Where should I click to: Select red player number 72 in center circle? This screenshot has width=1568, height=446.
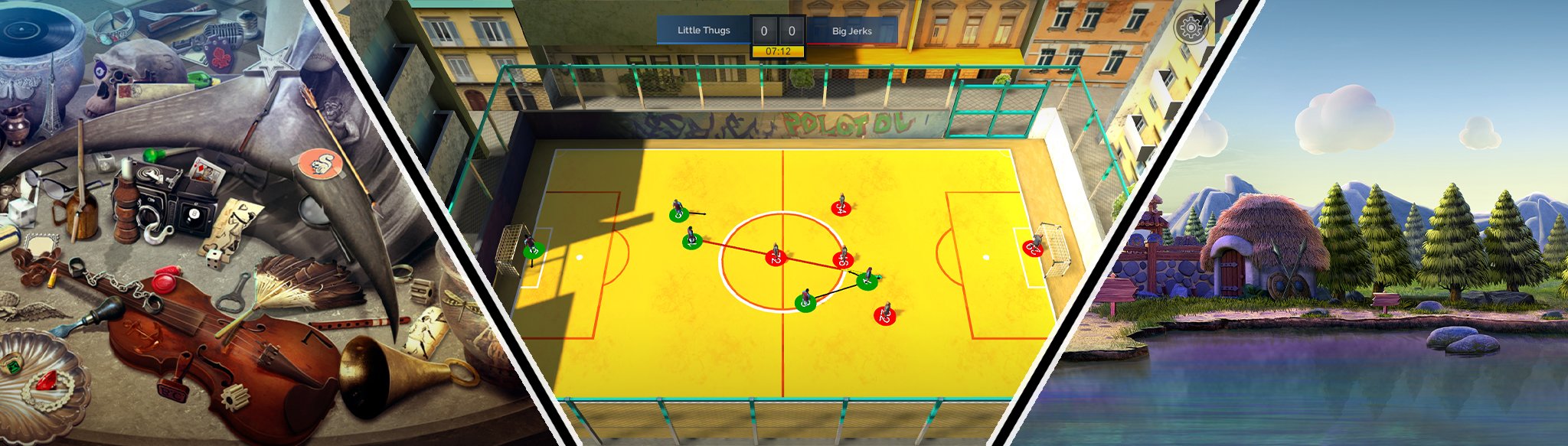click(776, 258)
